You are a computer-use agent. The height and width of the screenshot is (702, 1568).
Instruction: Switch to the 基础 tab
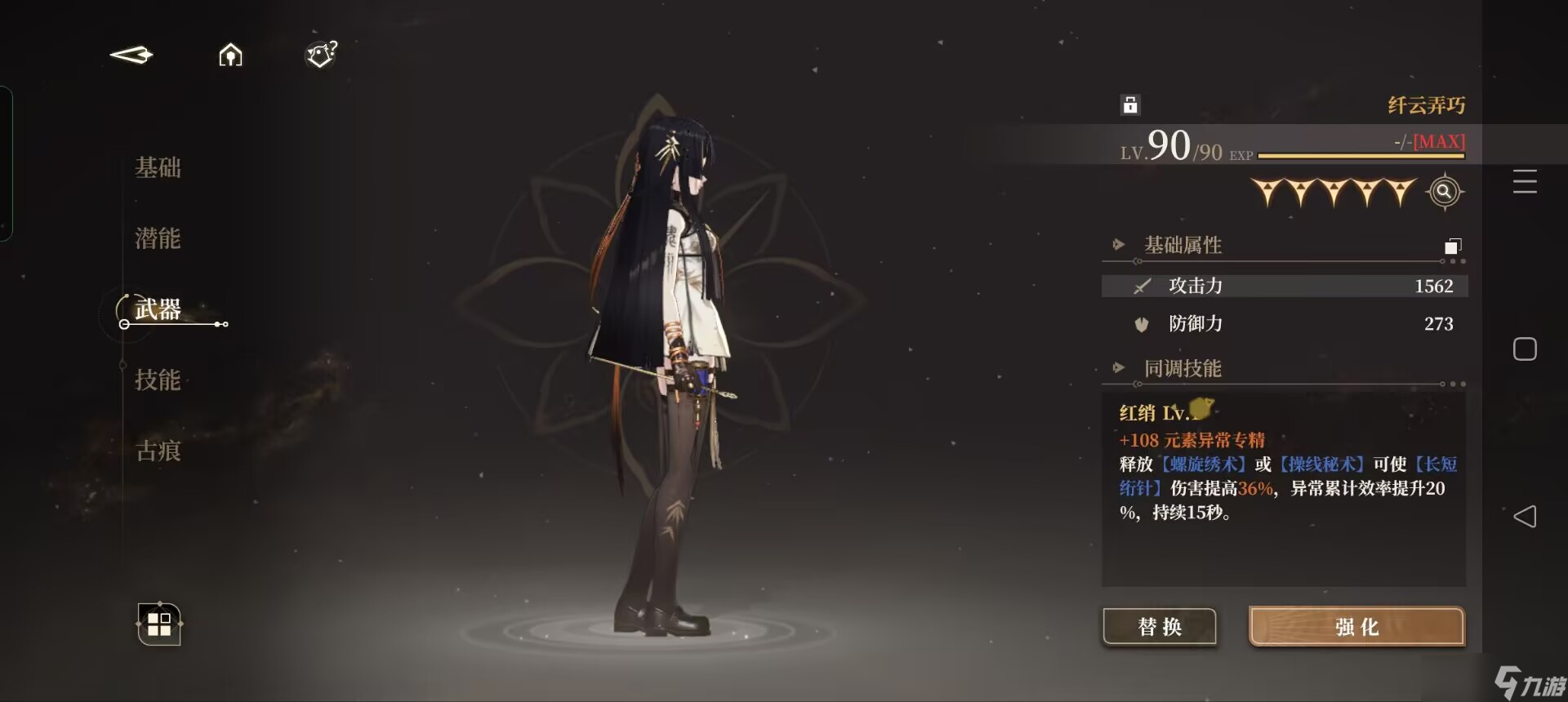[158, 167]
